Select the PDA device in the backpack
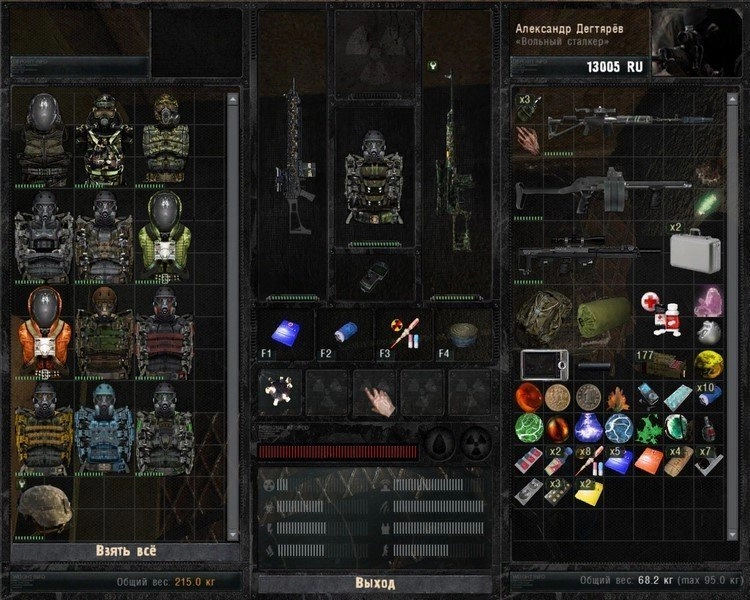The width and height of the screenshot is (750, 600). [544, 364]
